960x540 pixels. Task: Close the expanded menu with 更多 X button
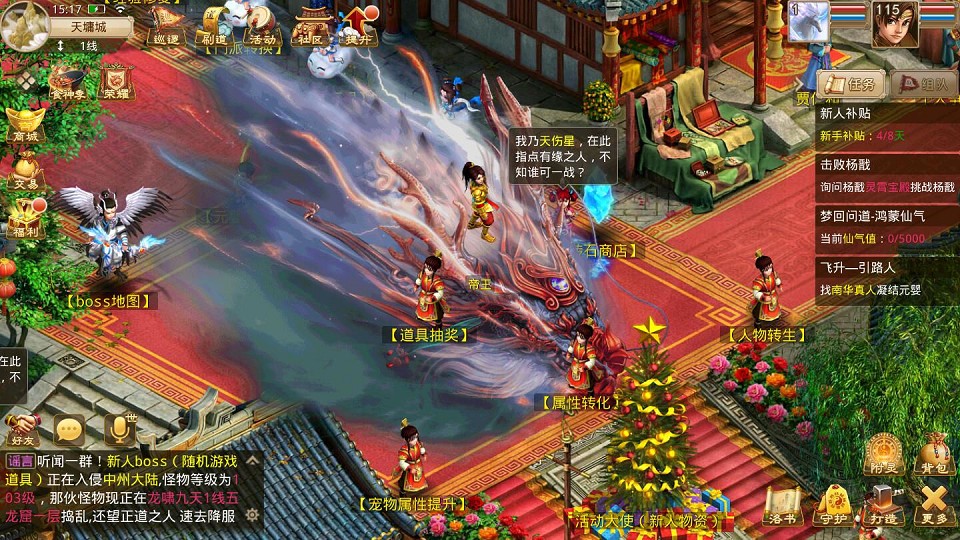tap(935, 505)
